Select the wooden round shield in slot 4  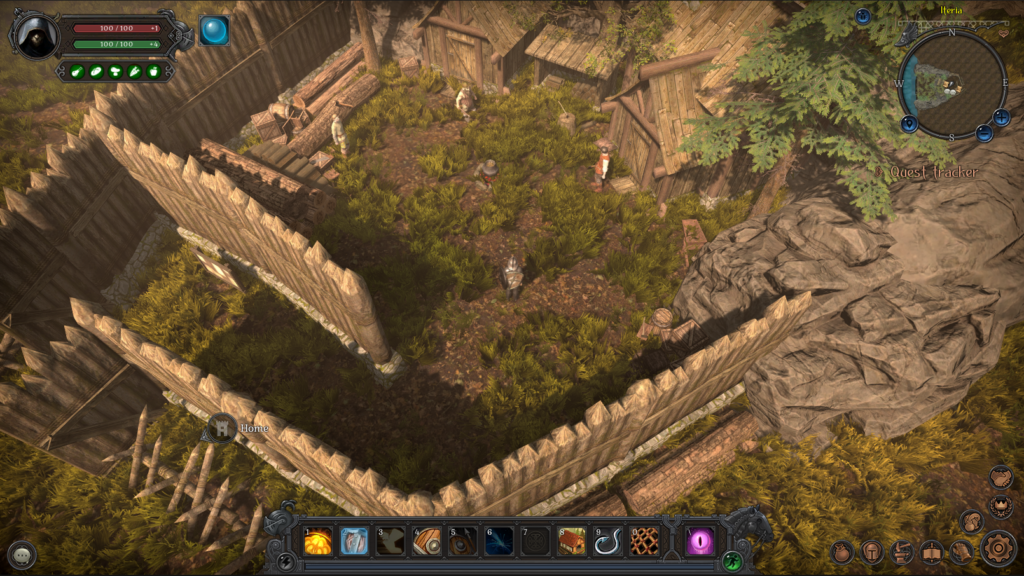click(427, 541)
